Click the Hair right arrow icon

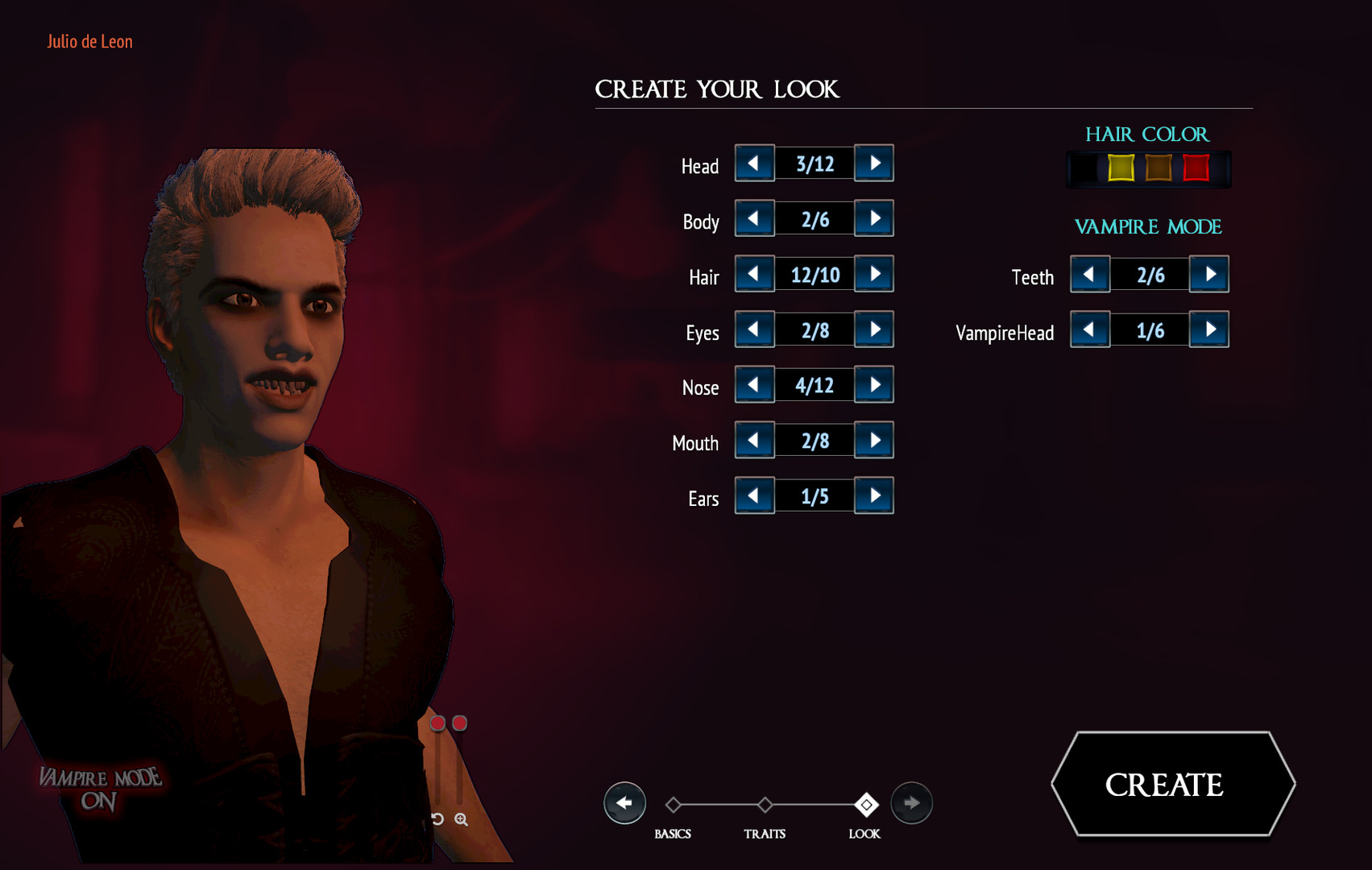tap(874, 274)
